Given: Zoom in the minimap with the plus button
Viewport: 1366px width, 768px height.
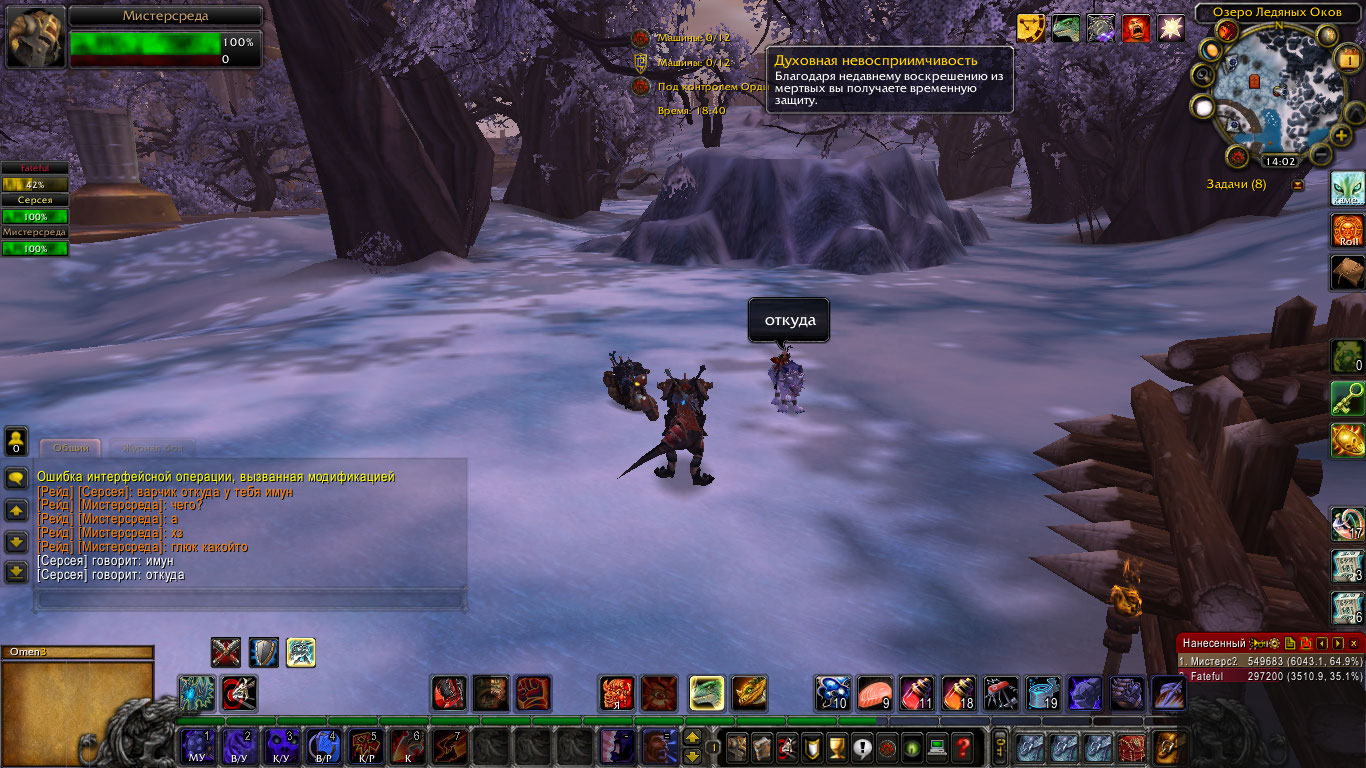Looking at the screenshot, I should coord(1341,135).
